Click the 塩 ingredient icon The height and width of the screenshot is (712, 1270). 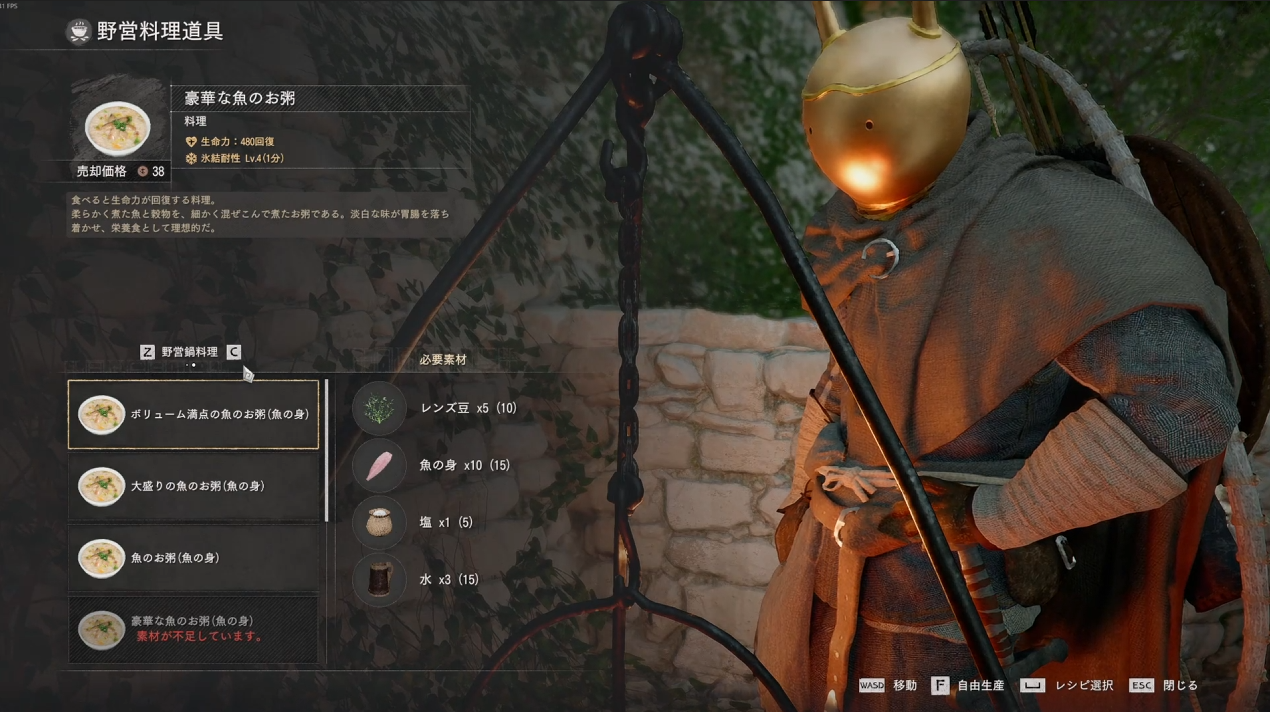(x=379, y=522)
